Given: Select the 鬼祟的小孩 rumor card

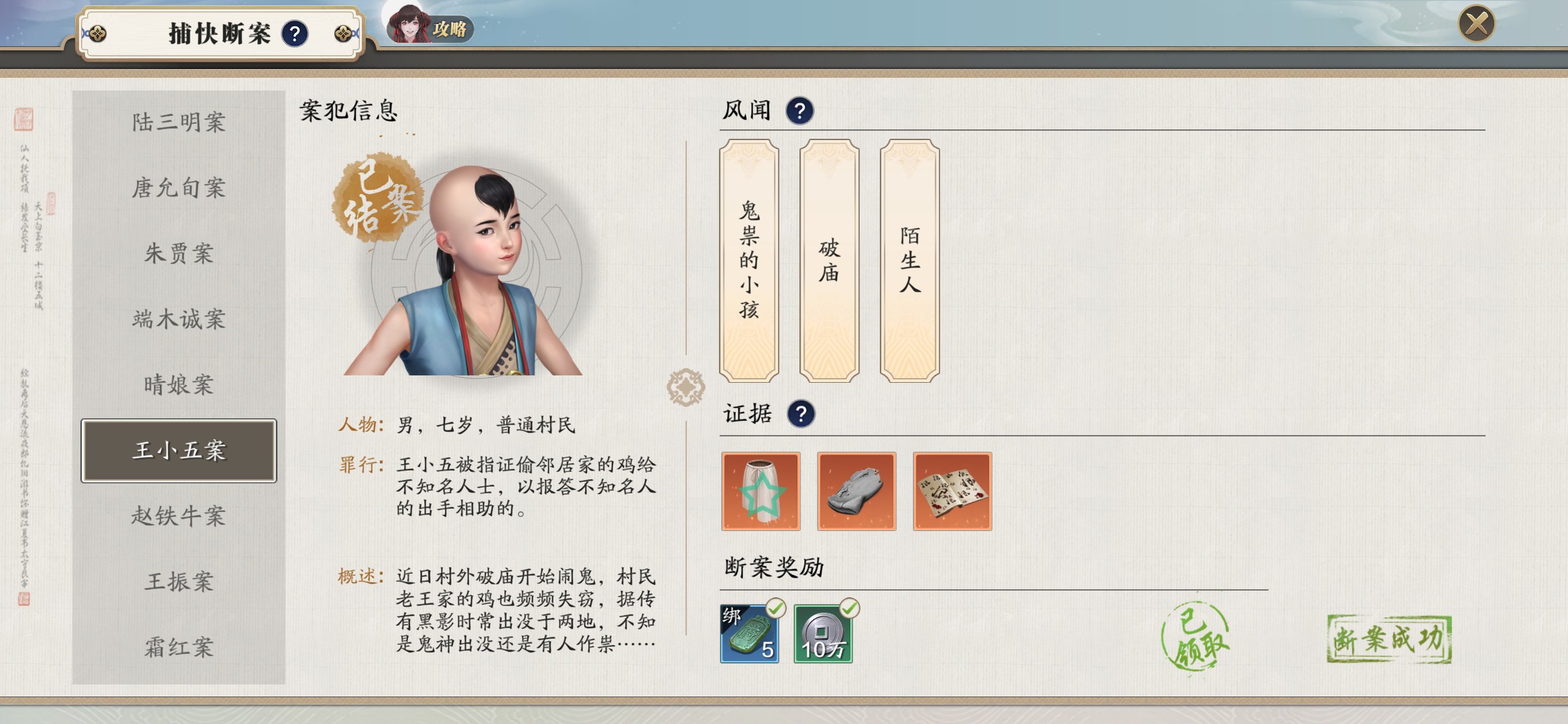Looking at the screenshot, I should (x=748, y=260).
